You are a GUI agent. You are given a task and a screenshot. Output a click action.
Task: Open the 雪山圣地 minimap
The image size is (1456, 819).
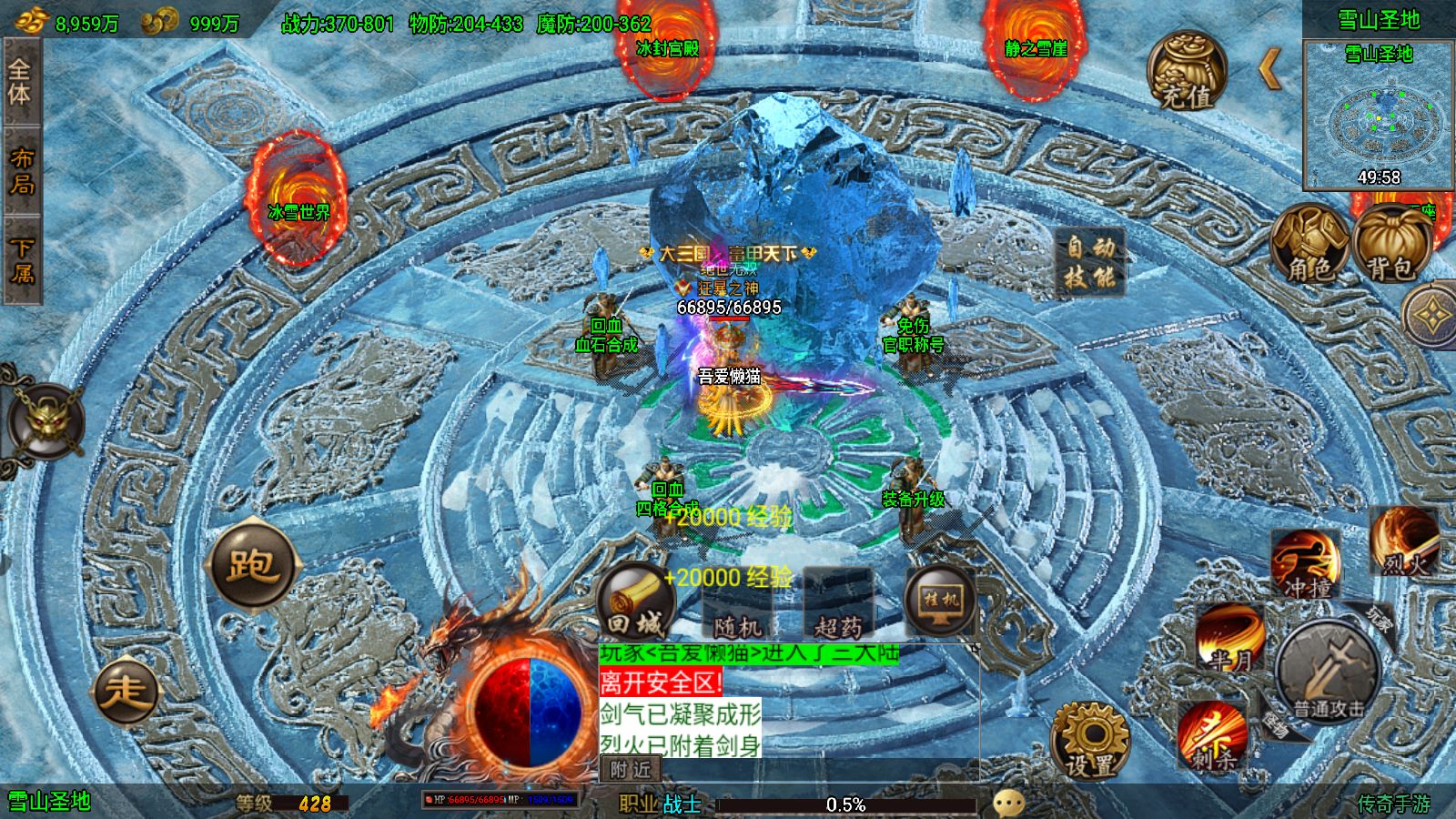(x=1379, y=115)
